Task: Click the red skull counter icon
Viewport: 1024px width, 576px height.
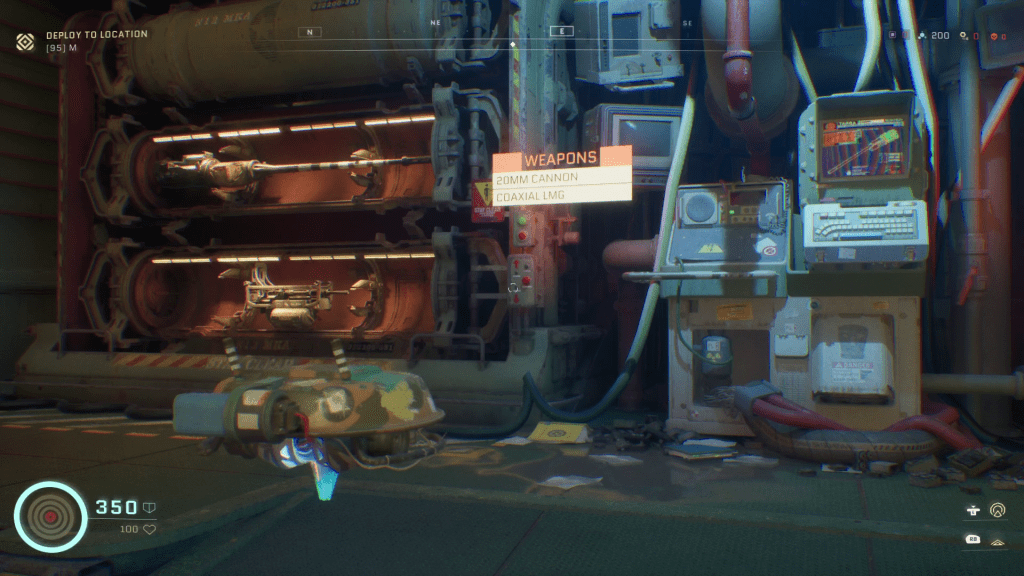Action: (x=992, y=36)
